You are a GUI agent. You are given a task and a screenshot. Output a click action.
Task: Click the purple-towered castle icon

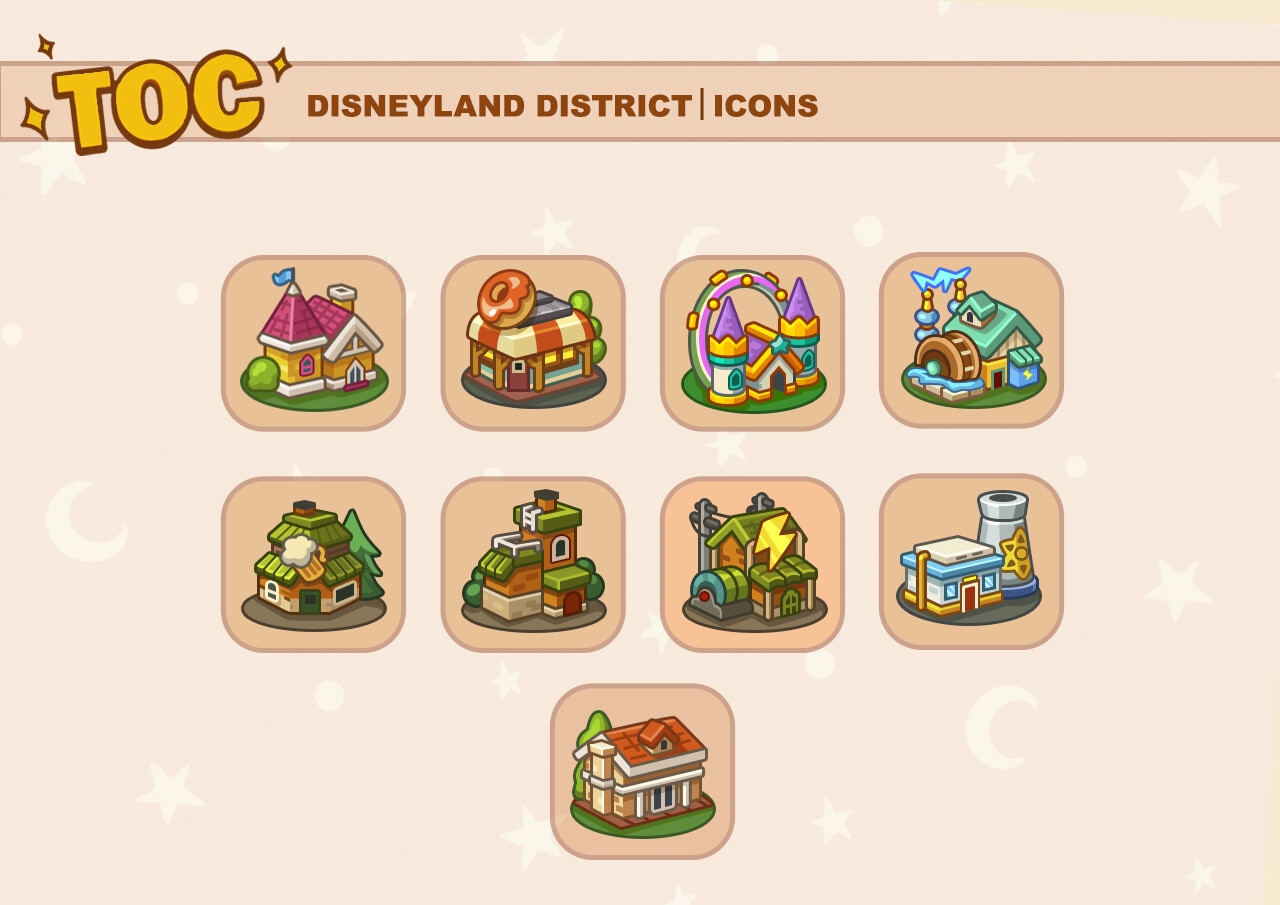click(x=752, y=343)
